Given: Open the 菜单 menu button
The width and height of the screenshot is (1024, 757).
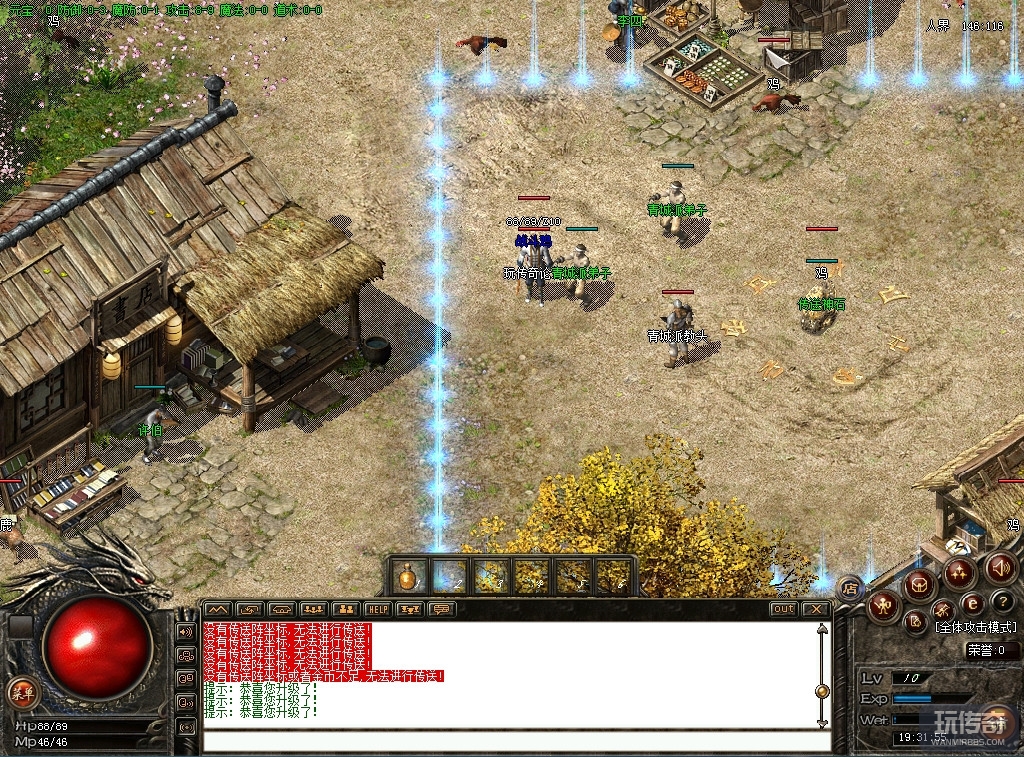Looking at the screenshot, I should click(x=21, y=691).
